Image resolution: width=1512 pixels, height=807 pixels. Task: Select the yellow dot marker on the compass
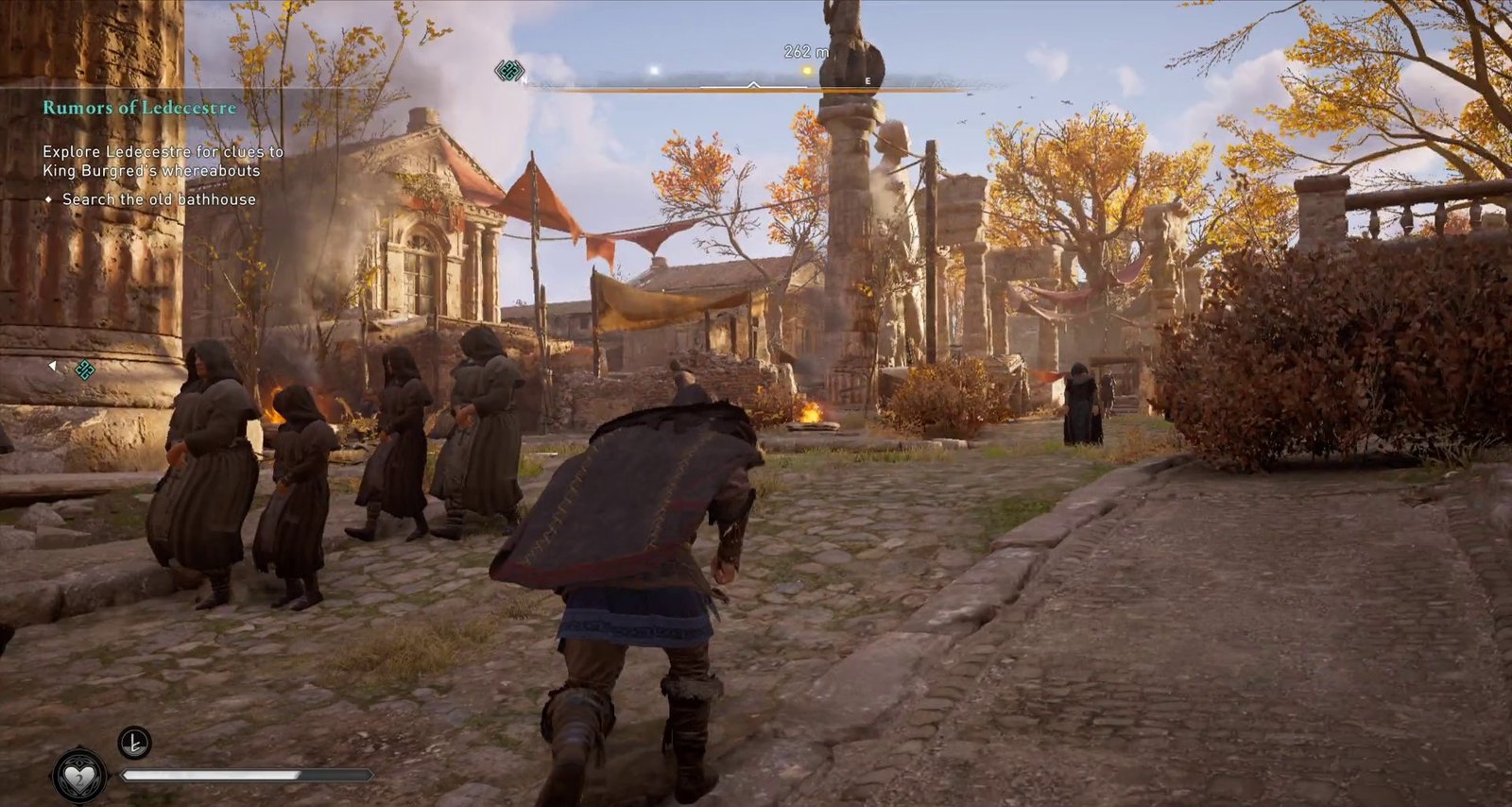point(806,71)
